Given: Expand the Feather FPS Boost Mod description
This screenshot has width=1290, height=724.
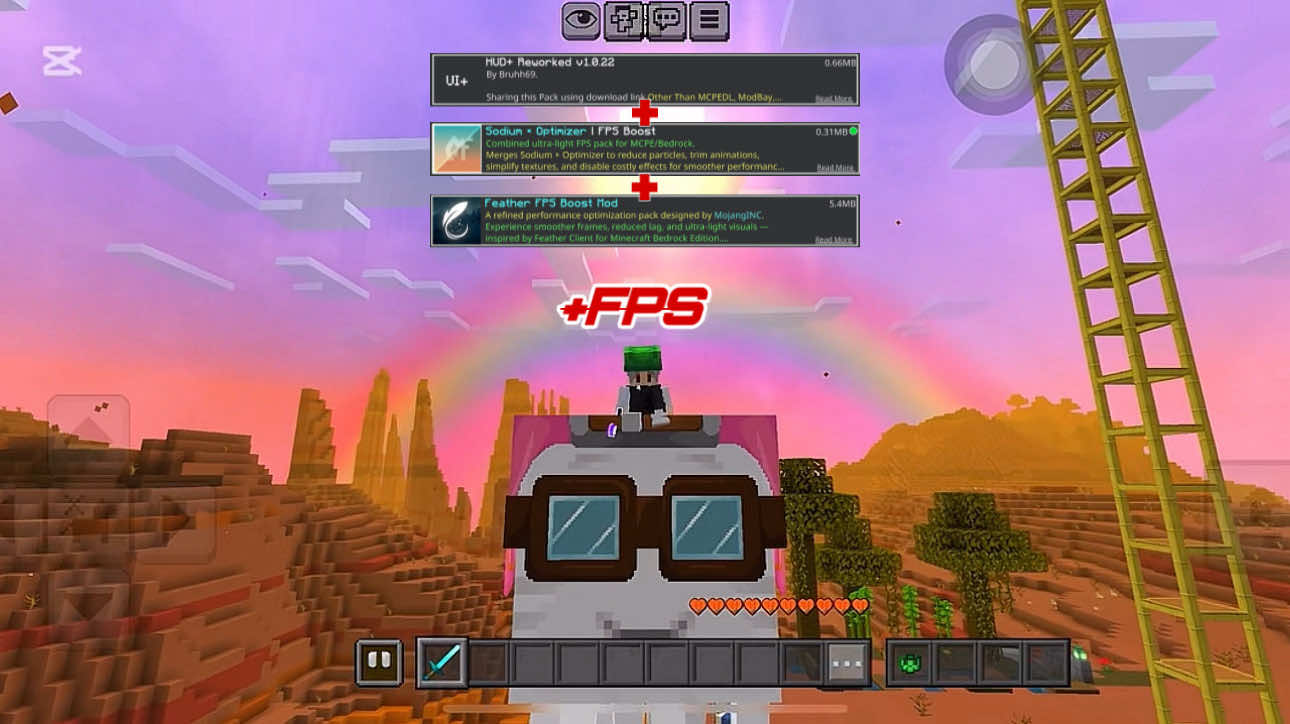Looking at the screenshot, I should 834,238.
